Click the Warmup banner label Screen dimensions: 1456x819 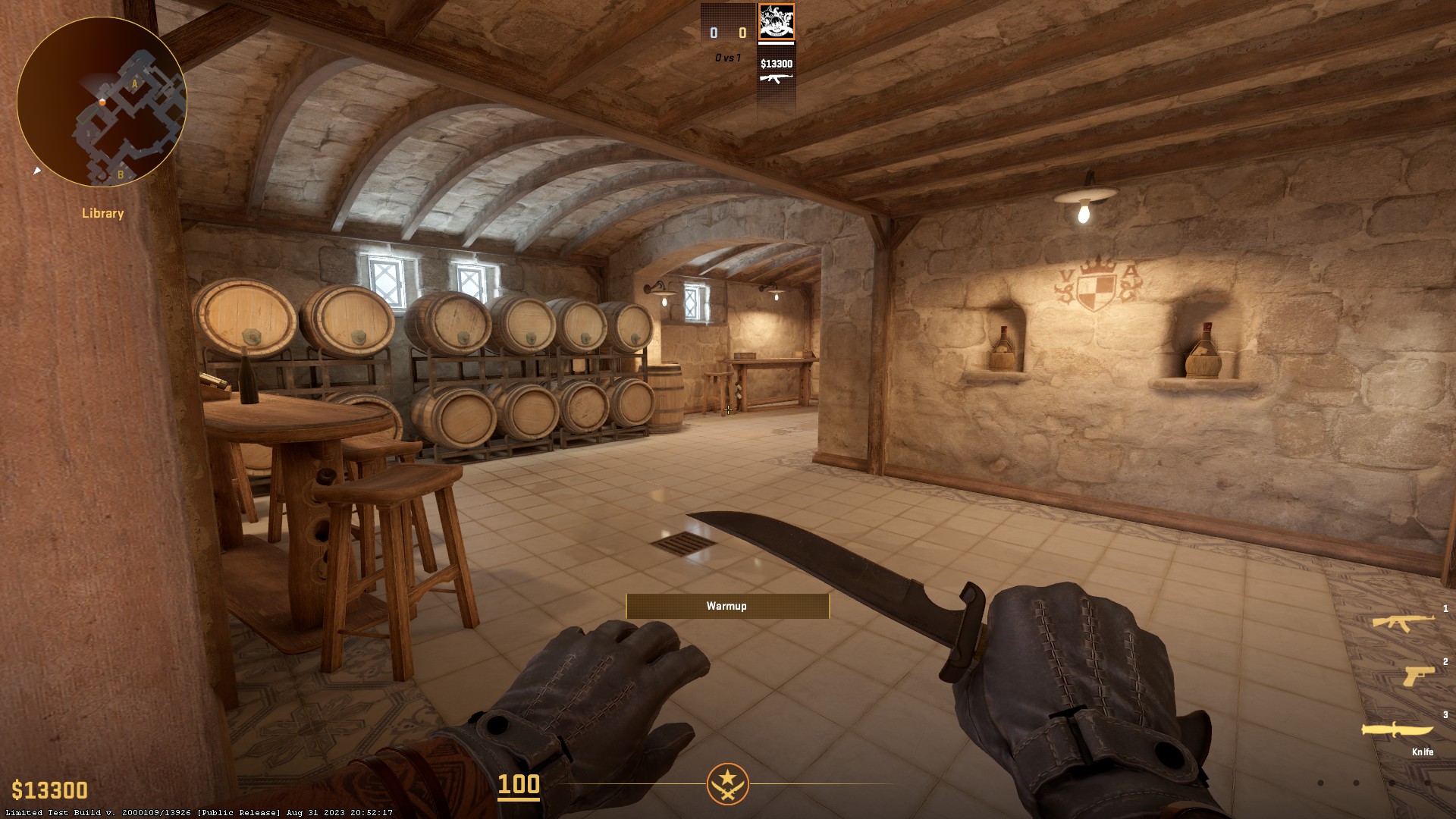click(726, 606)
